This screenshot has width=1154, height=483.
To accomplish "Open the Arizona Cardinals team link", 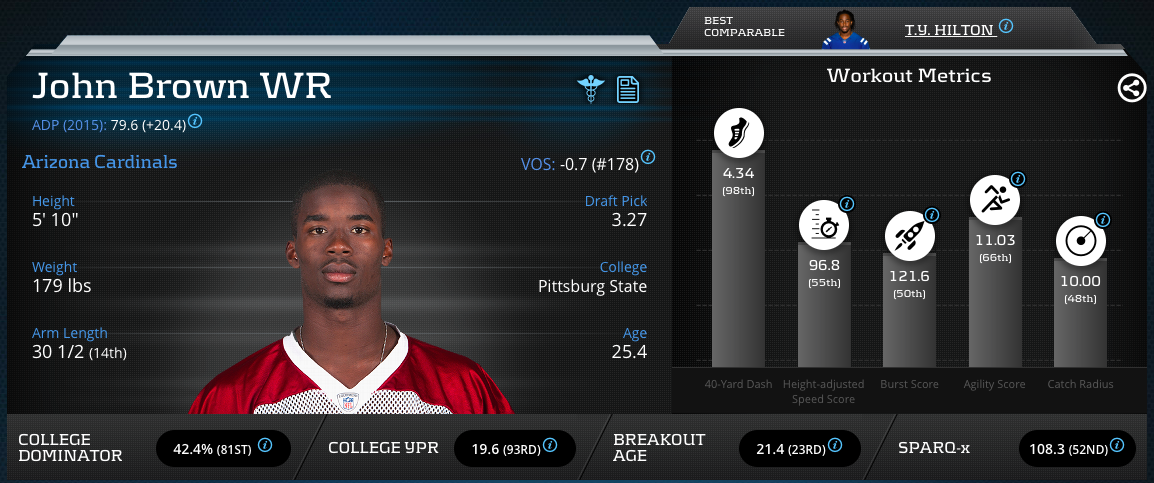I will pyautogui.click(x=100, y=162).
